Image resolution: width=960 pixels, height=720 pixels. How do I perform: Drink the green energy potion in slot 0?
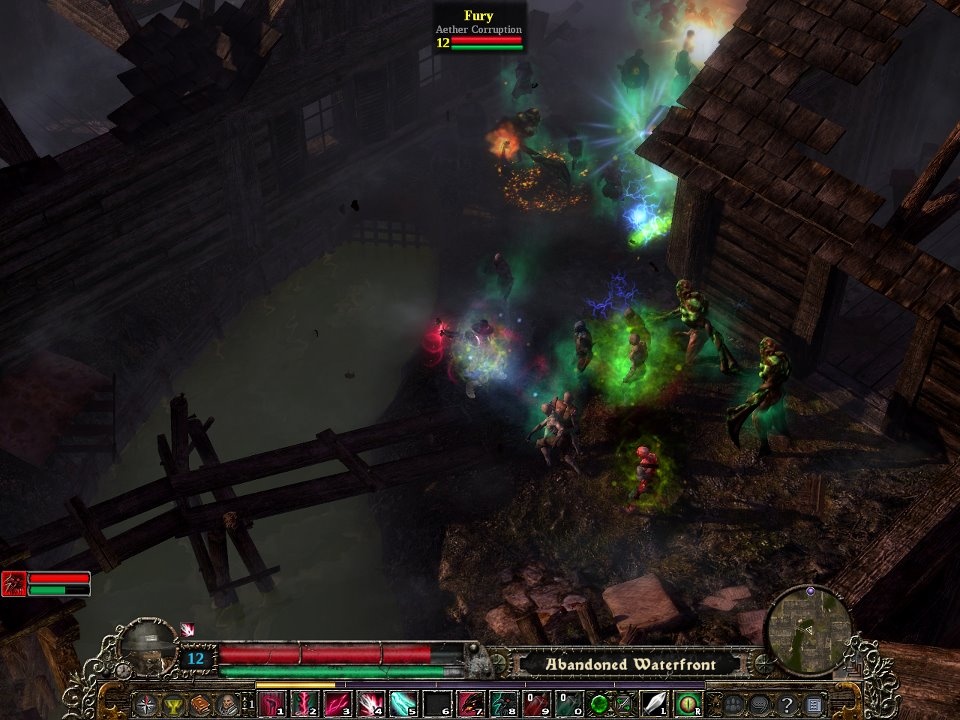[569, 704]
